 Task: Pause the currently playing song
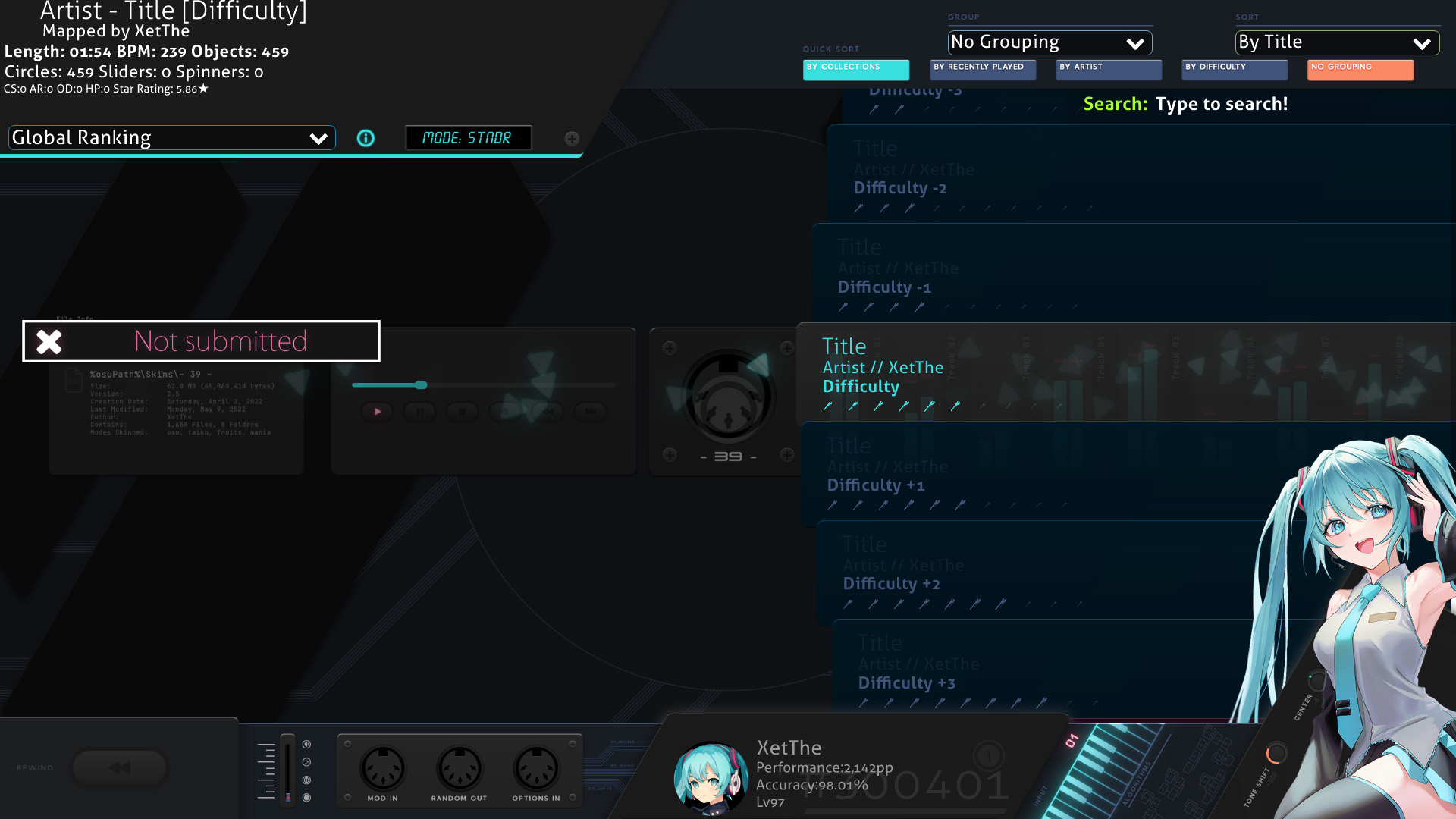pos(419,412)
